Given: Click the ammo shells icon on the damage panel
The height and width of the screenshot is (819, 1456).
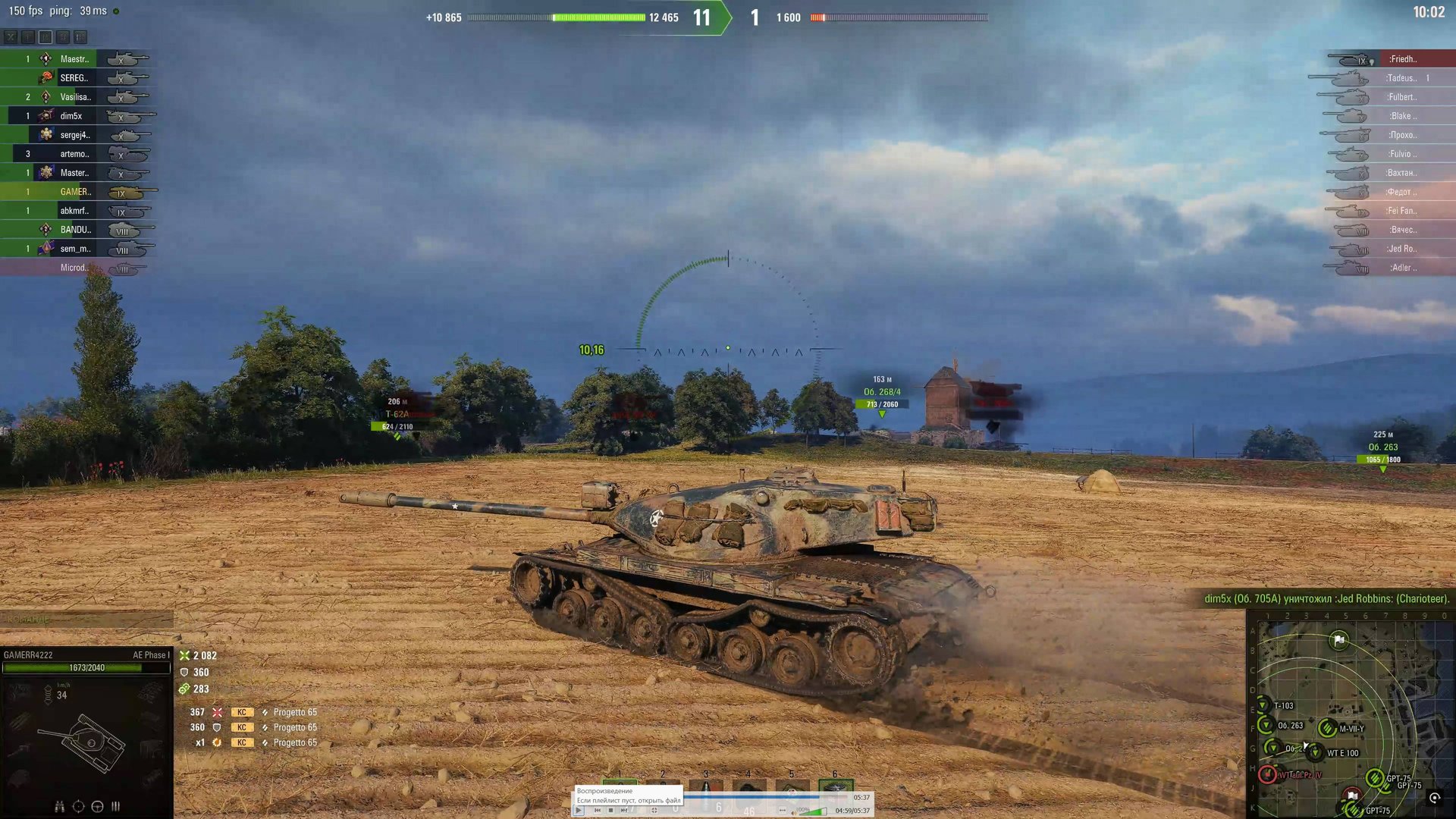Looking at the screenshot, I should coord(115,806).
